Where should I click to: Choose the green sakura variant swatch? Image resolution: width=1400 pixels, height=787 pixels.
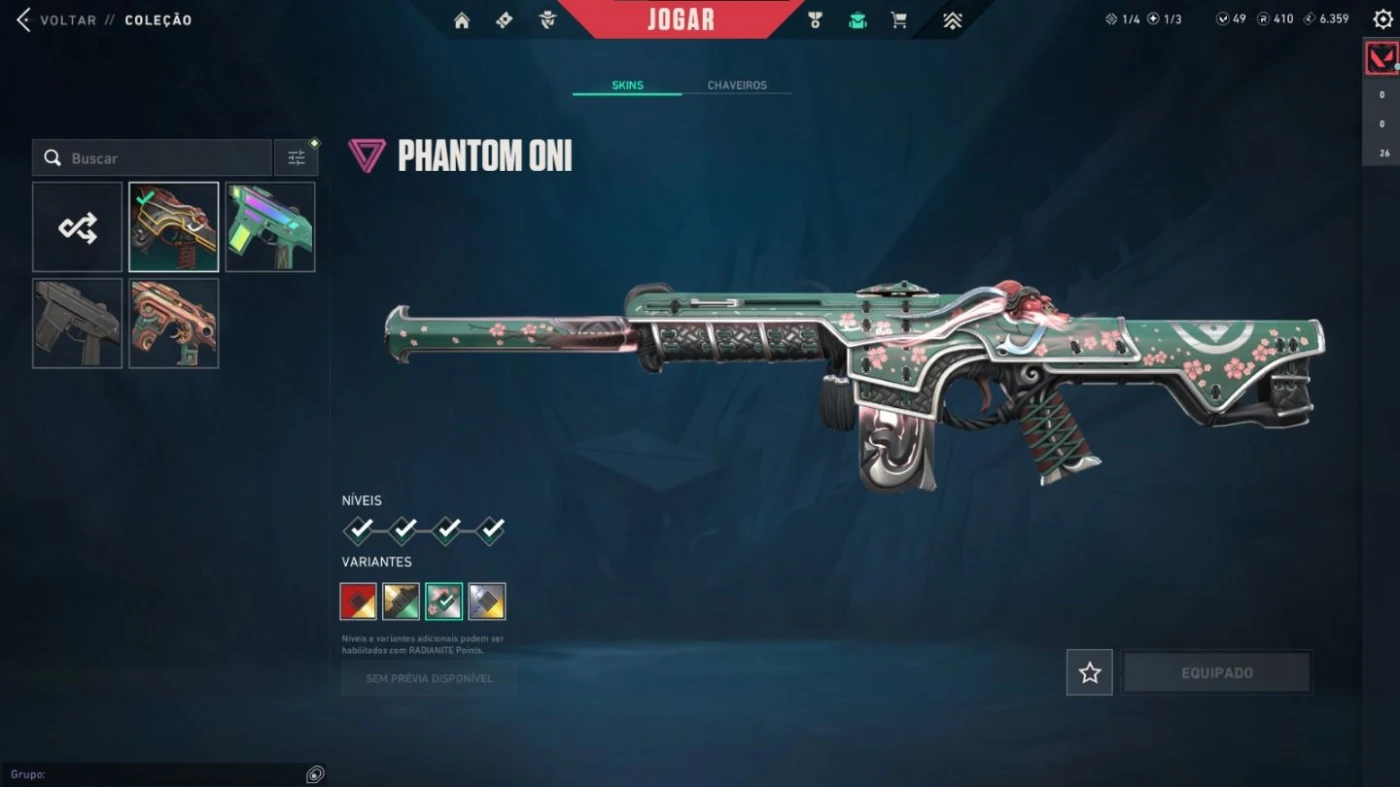(x=444, y=601)
